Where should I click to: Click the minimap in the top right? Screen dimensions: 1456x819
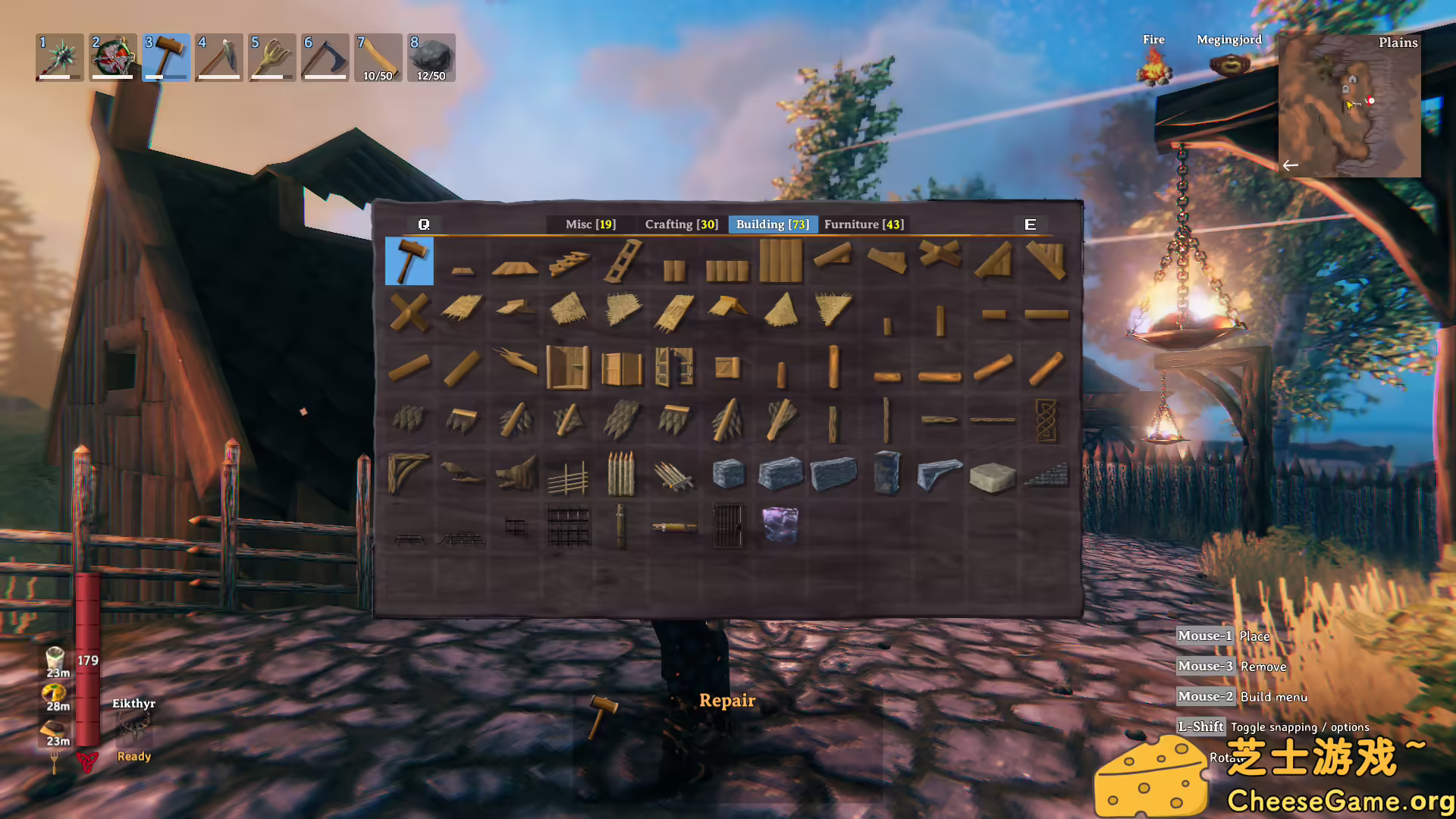[1350, 106]
